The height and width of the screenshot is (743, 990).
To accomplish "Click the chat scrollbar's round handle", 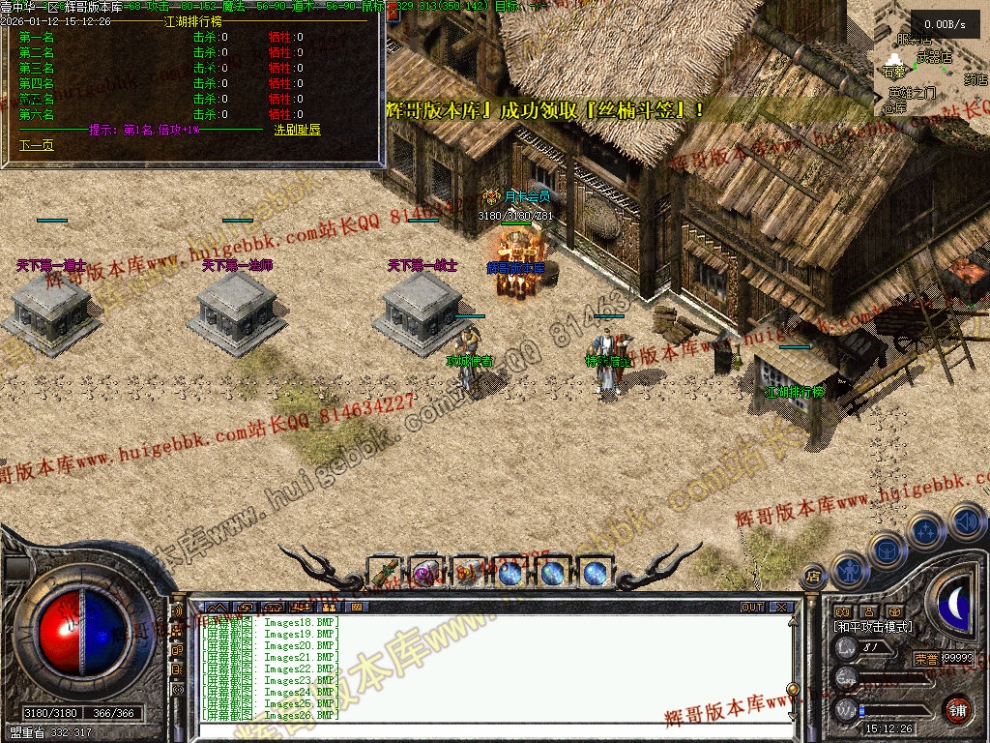I will point(792,689).
